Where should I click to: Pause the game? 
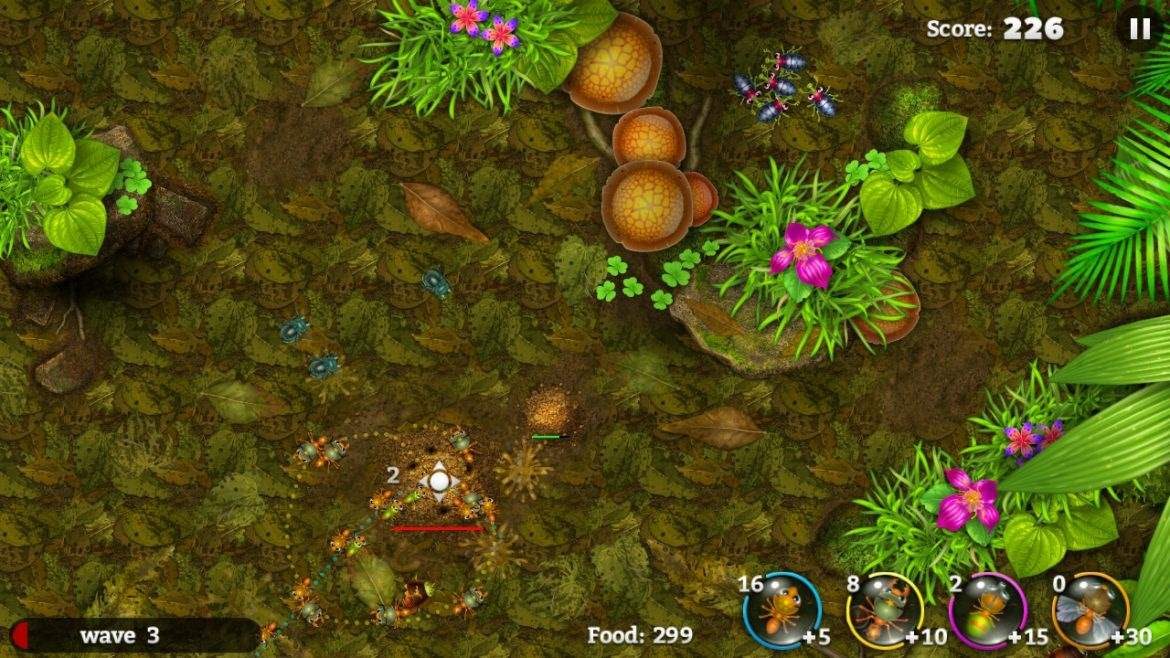point(1140,29)
